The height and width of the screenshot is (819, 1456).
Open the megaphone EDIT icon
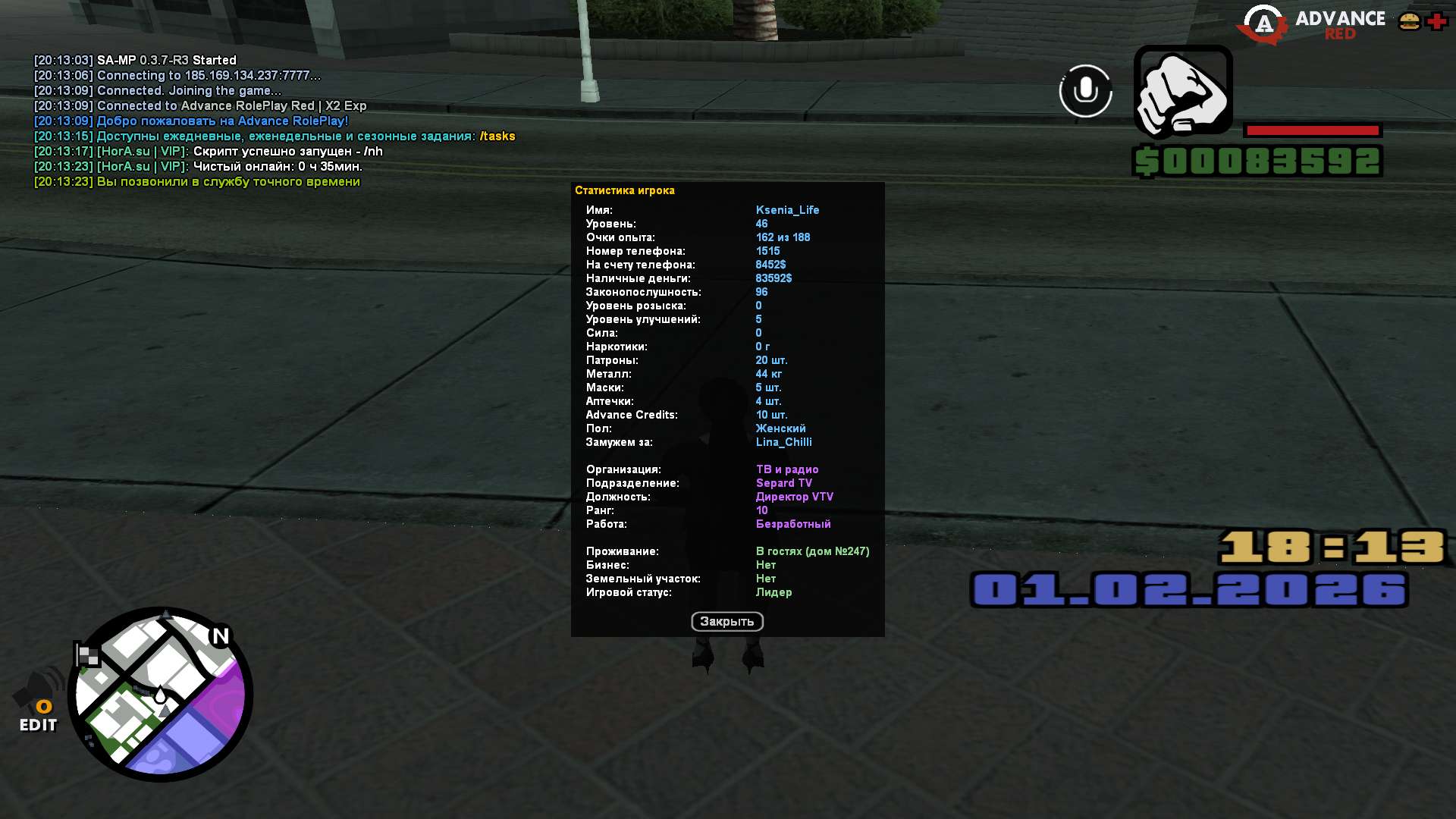click(38, 701)
